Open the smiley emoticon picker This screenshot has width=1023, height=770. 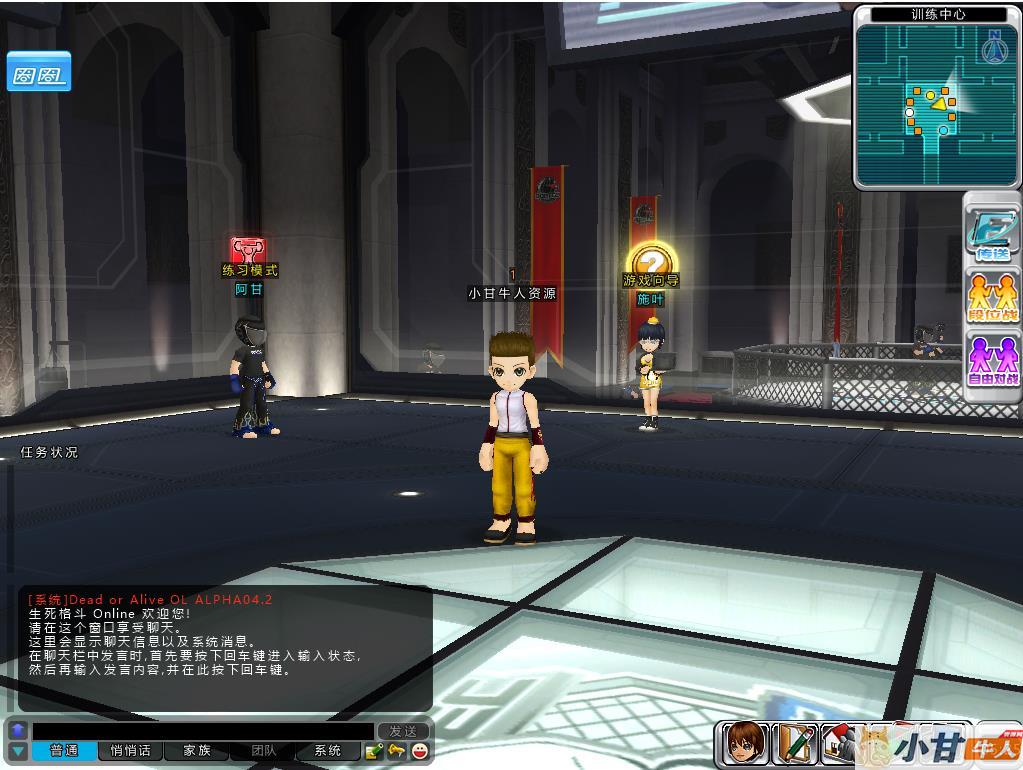[420, 751]
